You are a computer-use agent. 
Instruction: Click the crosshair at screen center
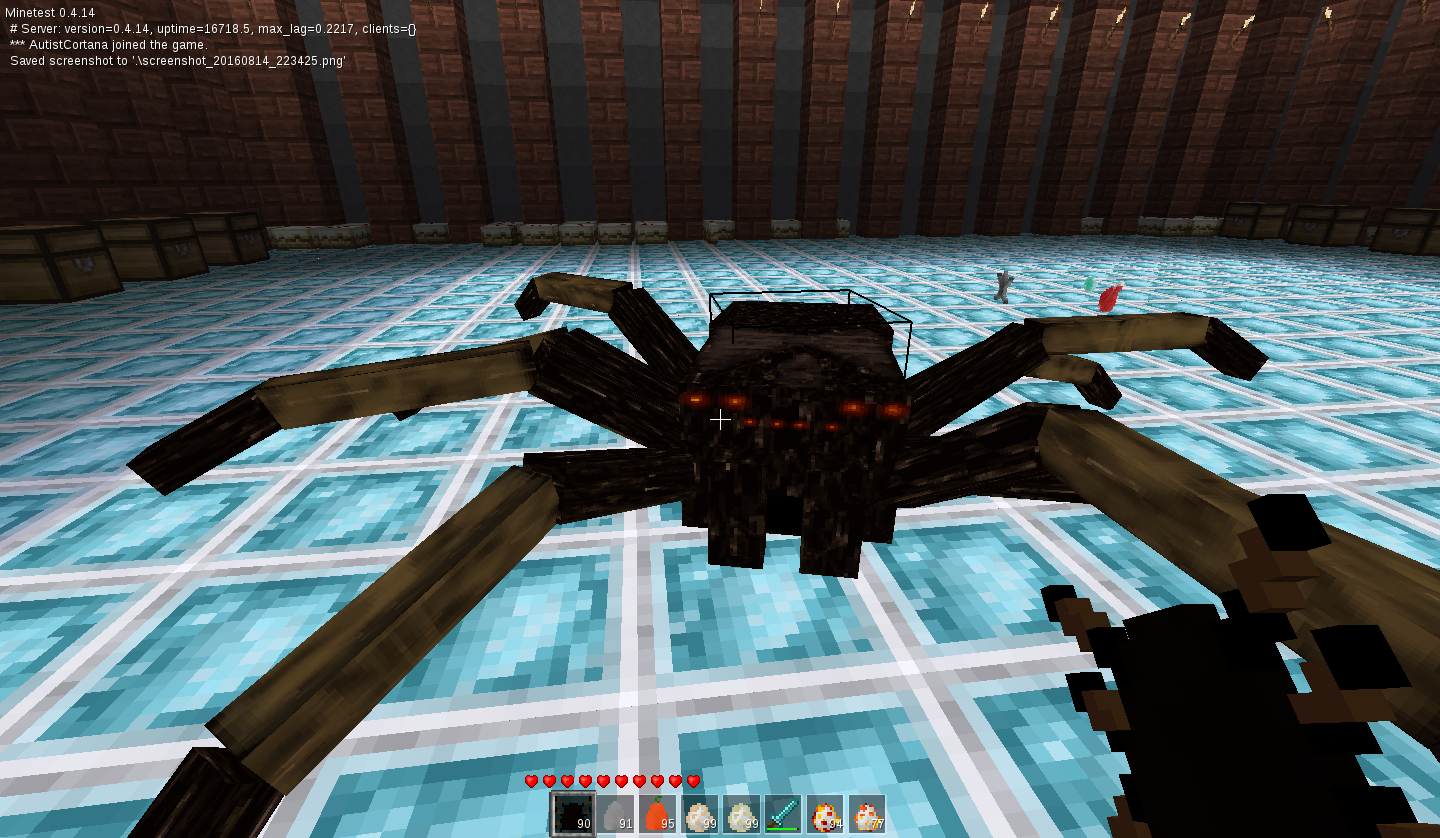(720, 419)
